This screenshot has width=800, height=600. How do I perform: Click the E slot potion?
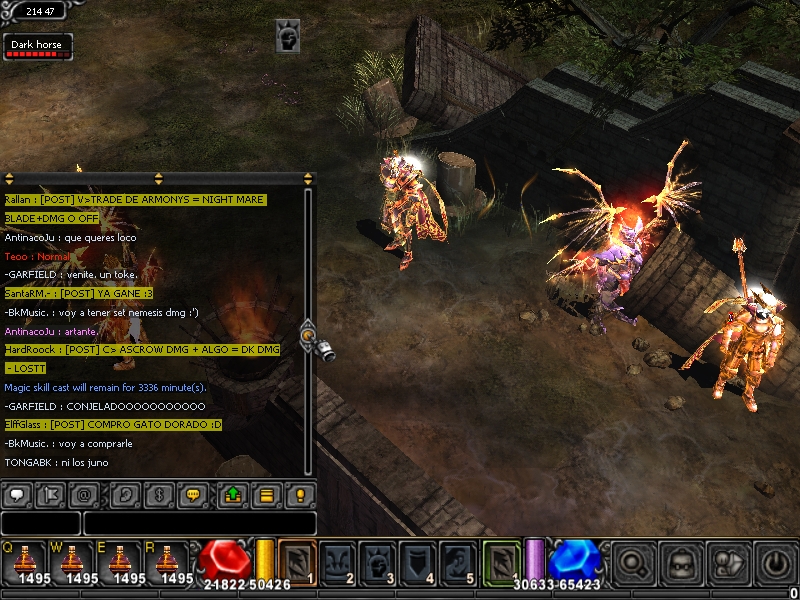tap(120, 563)
